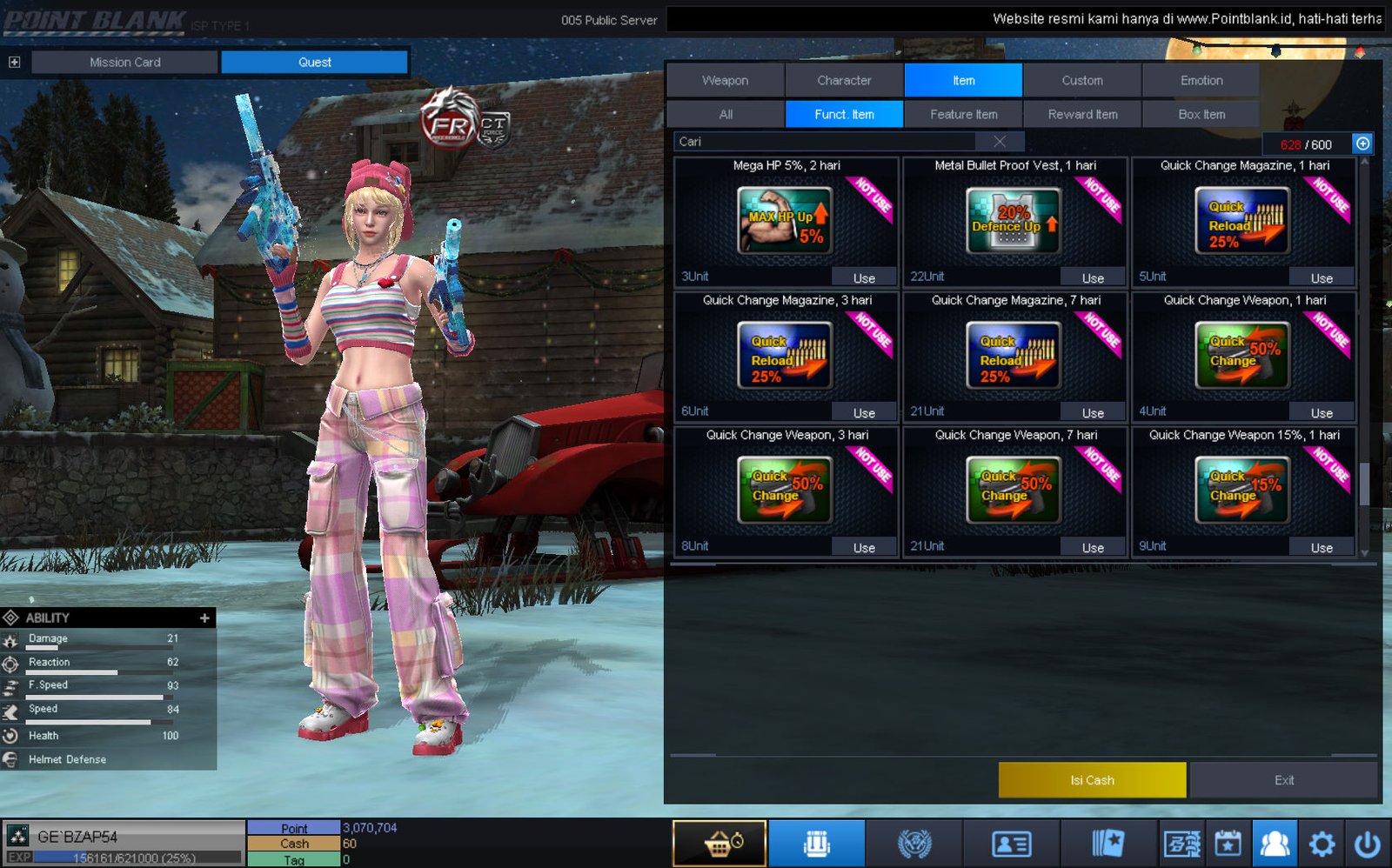Click Isi Cash to top up
The image size is (1392, 868).
(1092, 780)
